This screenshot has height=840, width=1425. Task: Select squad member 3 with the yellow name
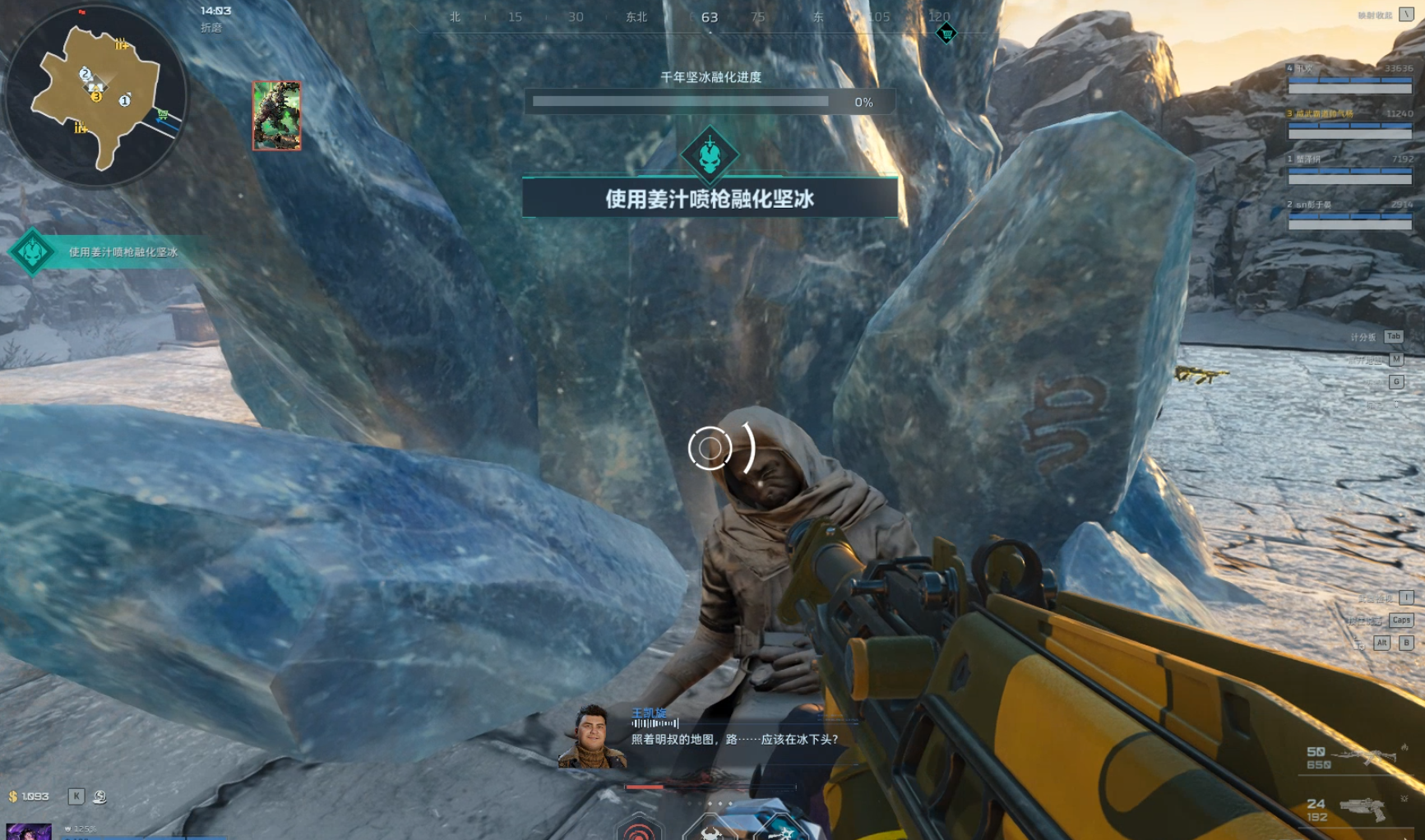[x=1349, y=123]
